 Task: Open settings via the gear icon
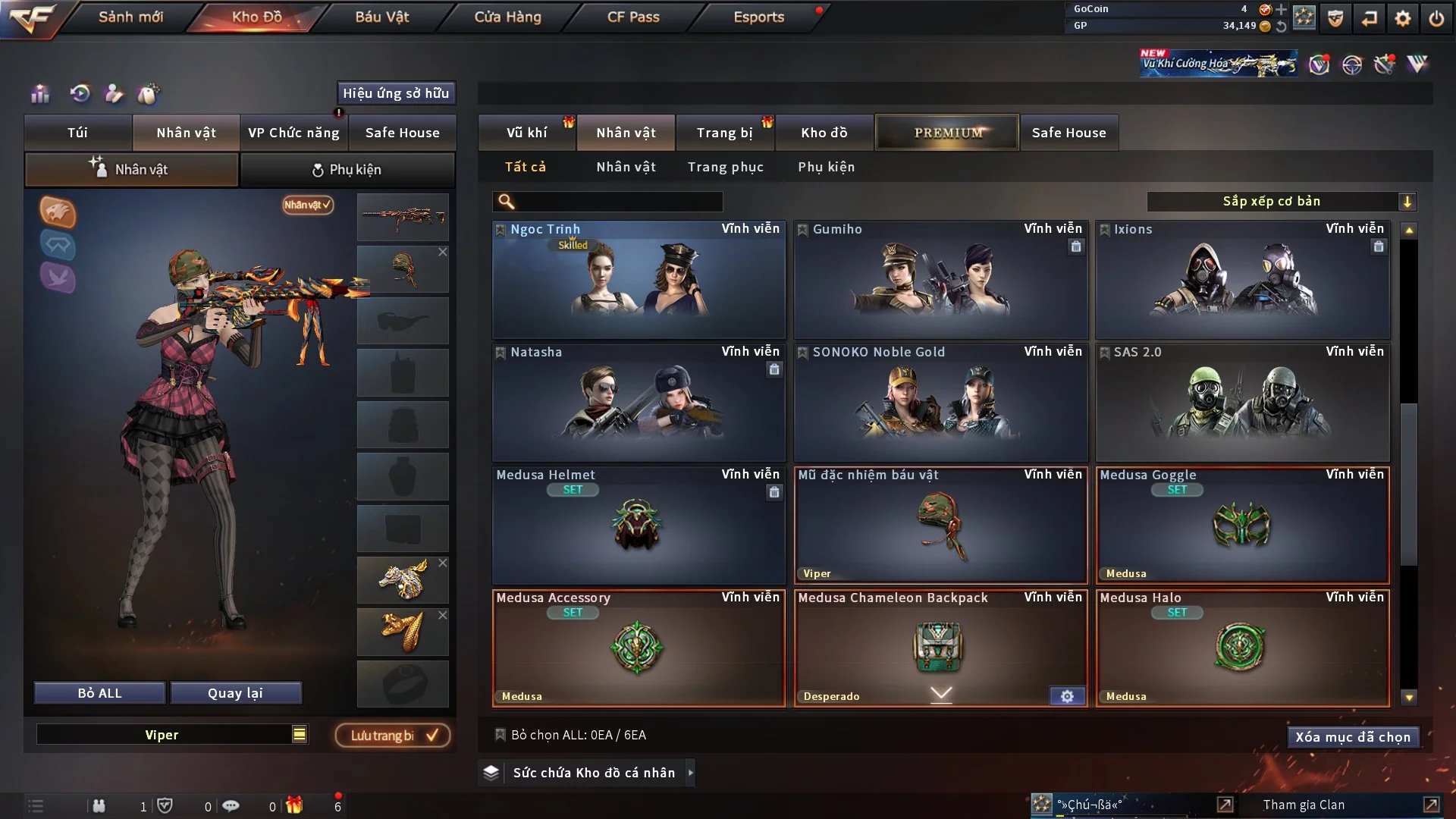tap(1403, 18)
